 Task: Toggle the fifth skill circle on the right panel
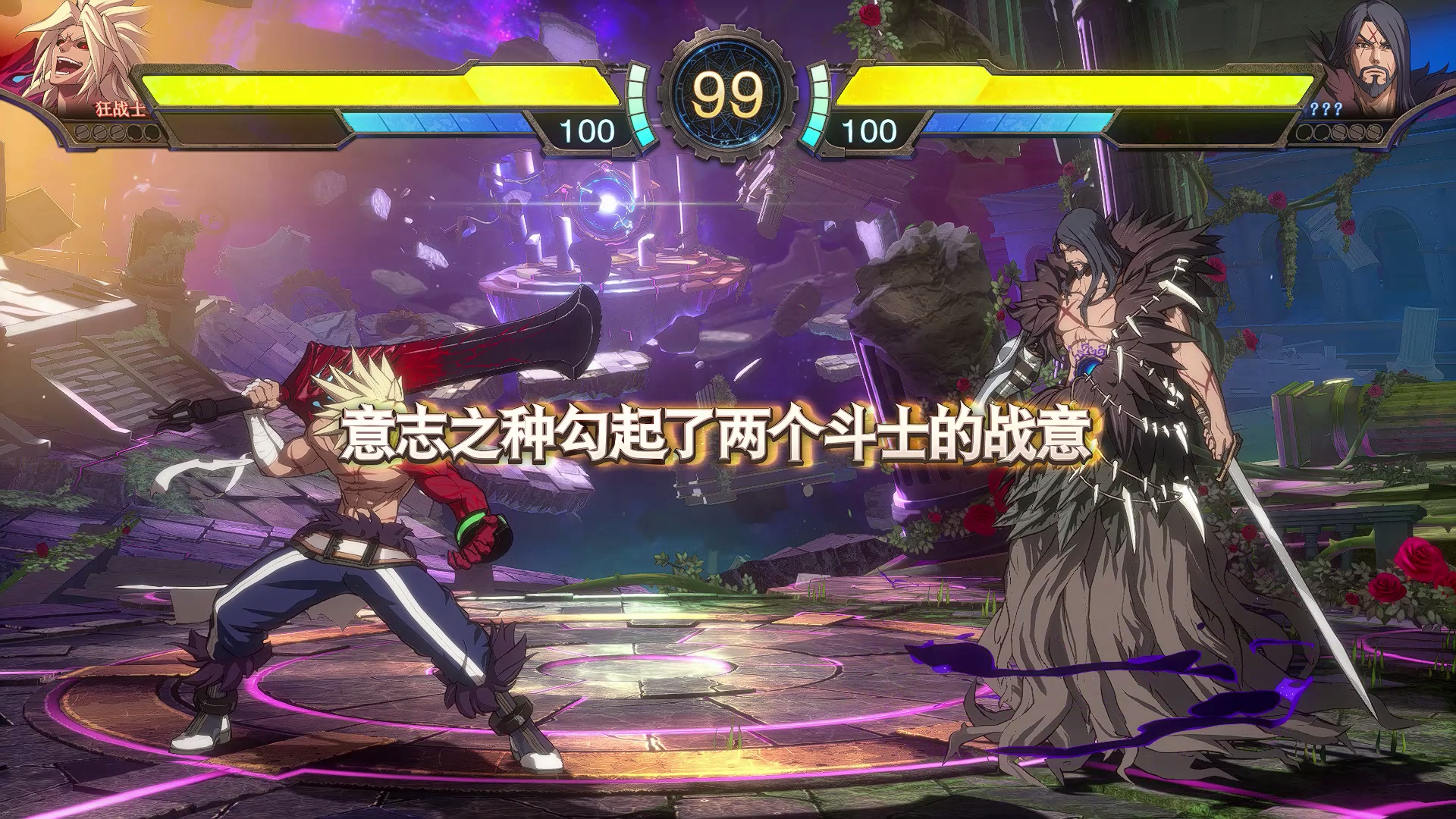pyautogui.click(x=1373, y=133)
